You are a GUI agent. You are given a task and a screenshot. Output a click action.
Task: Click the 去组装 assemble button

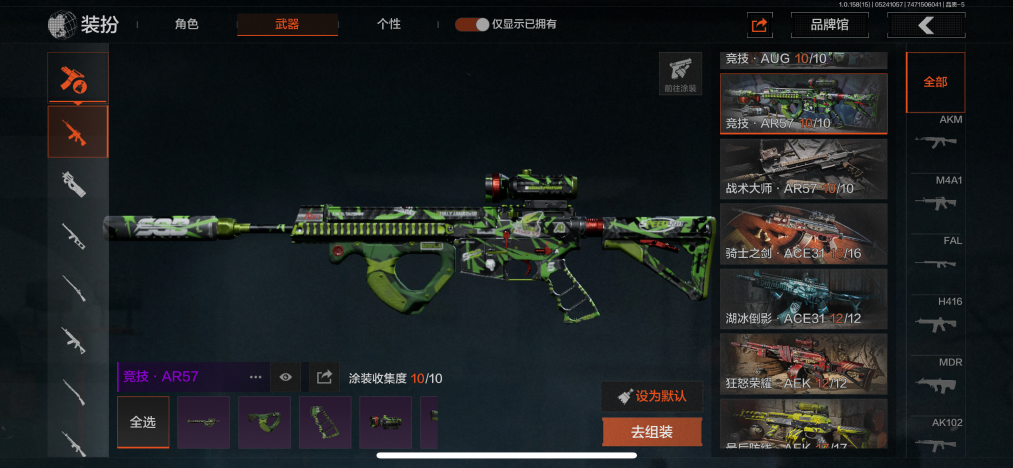[x=652, y=432]
